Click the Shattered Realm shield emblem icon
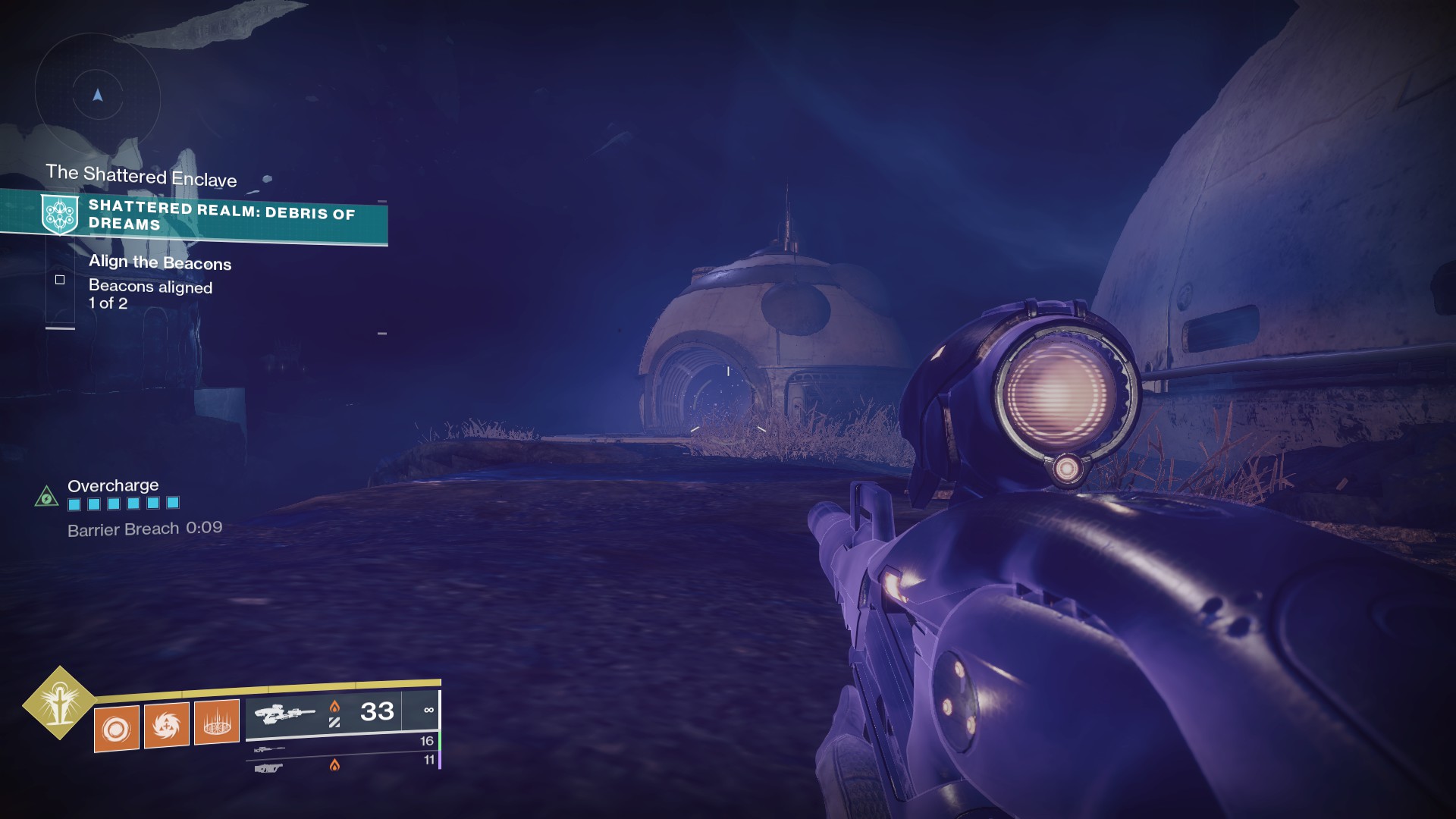 click(60, 213)
